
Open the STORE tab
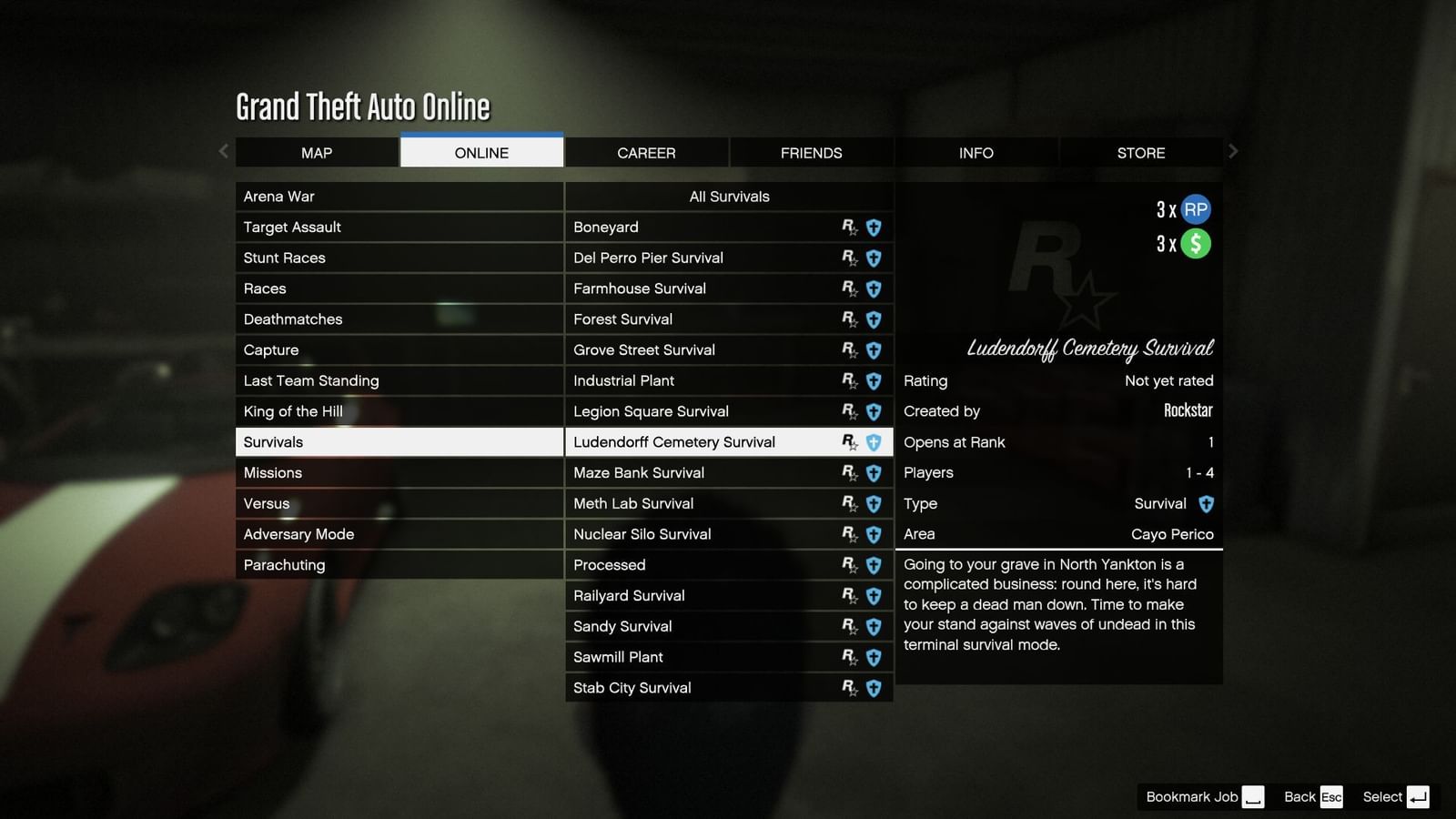coord(1141,153)
